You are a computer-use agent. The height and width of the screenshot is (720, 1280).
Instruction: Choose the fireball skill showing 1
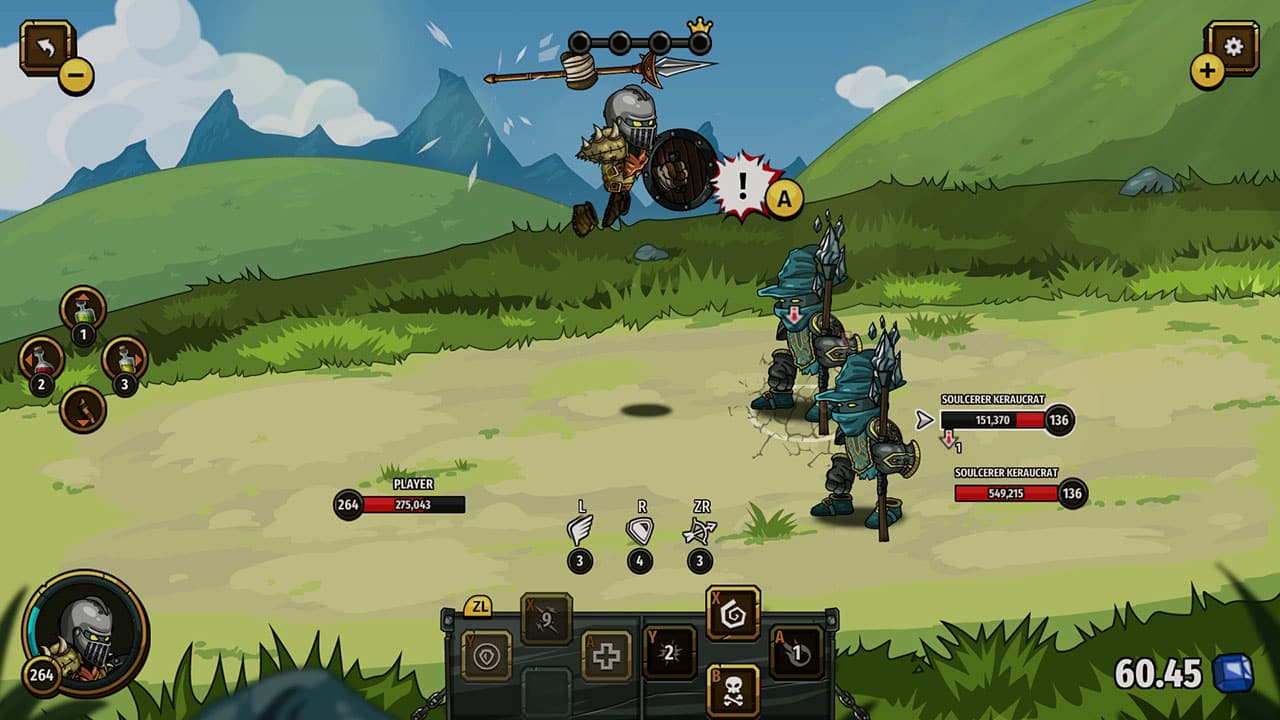point(797,653)
